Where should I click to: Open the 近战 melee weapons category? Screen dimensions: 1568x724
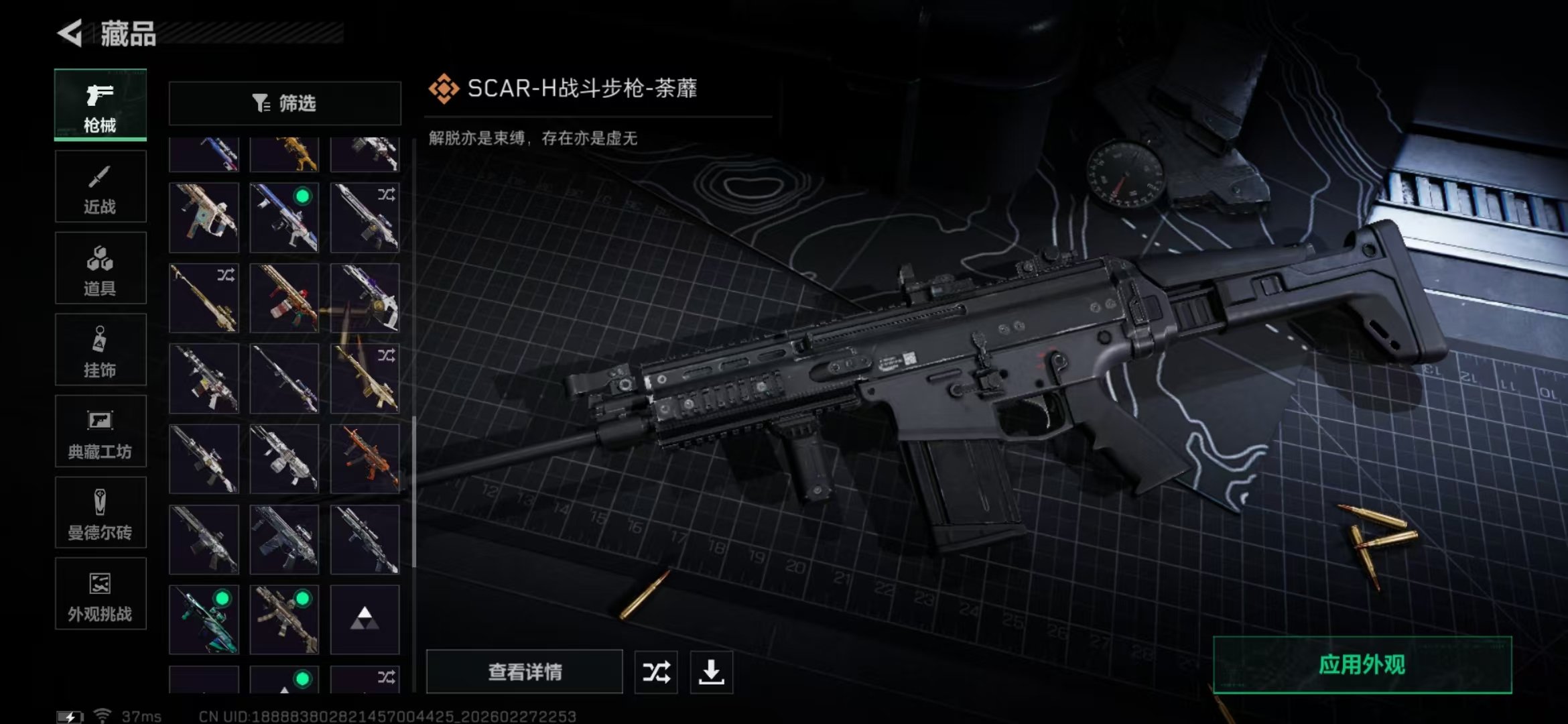[x=101, y=186]
